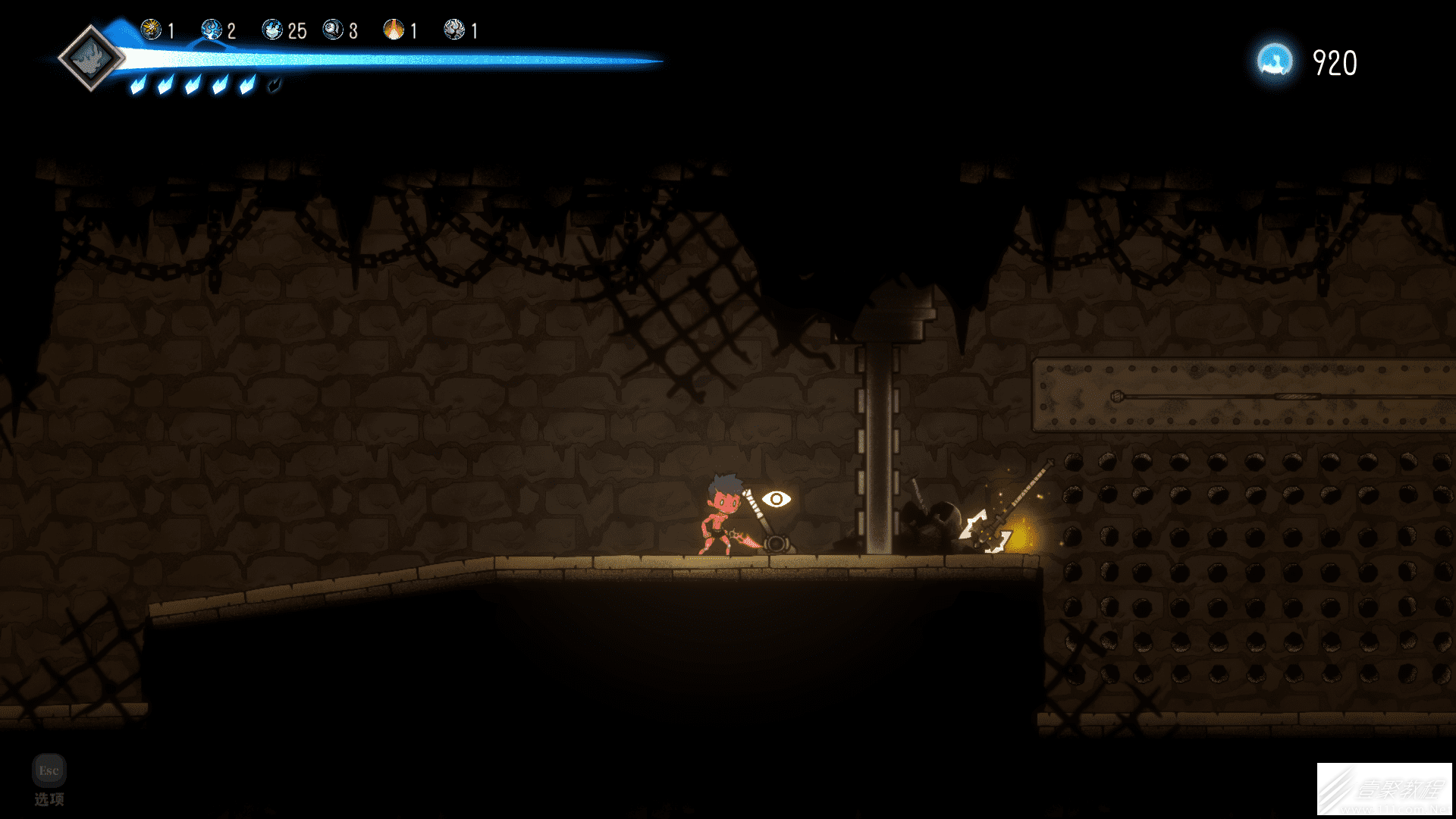This screenshot has height=819, width=1456.
Task: Select the yellow spiky flower item icon
Action: coord(151,30)
